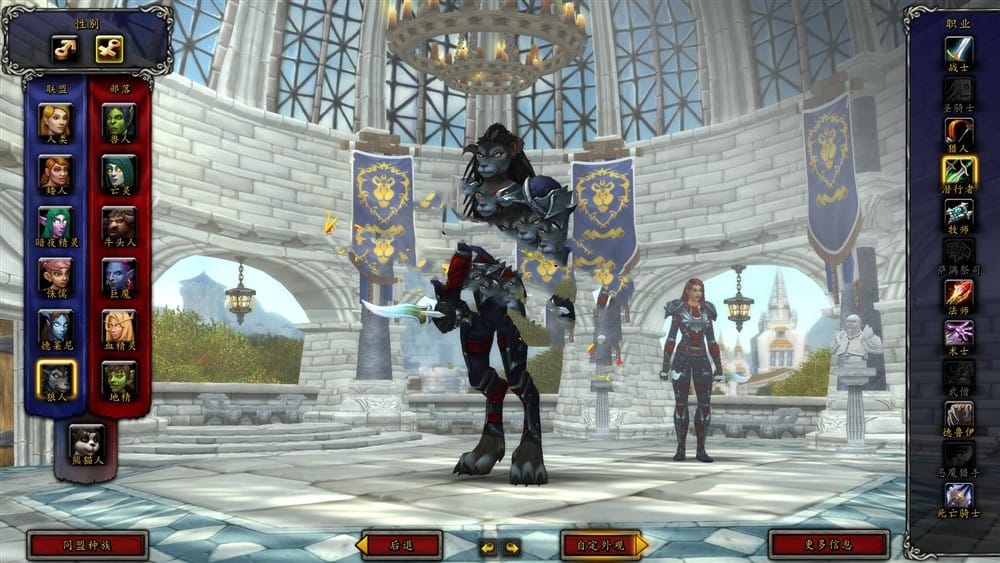1000x563 pixels.
Task: Choose the Human (人类) race portrait
Action: (x=55, y=121)
